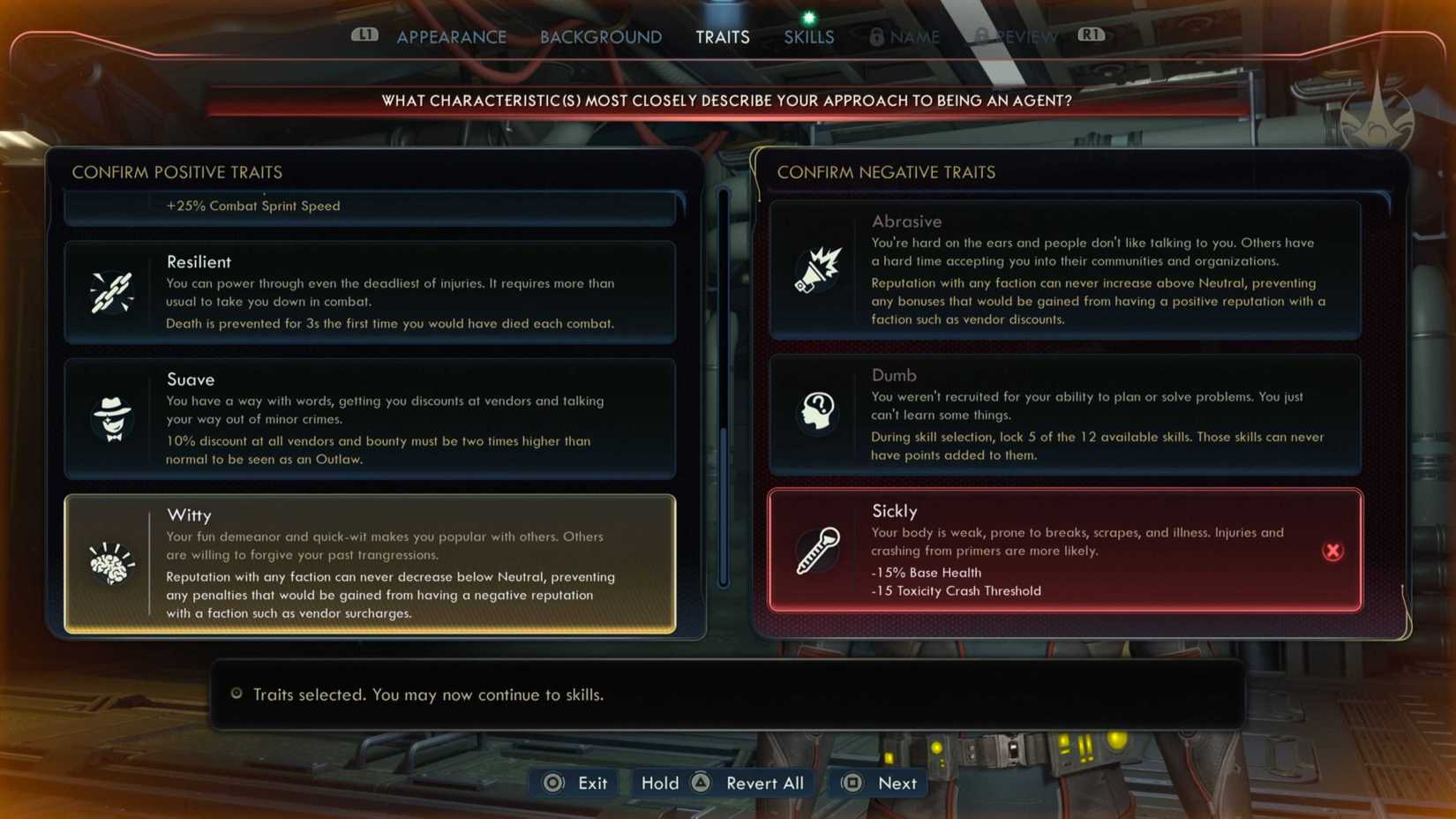
Task: Click the Resilient chain-link trait icon
Action: coord(111,294)
